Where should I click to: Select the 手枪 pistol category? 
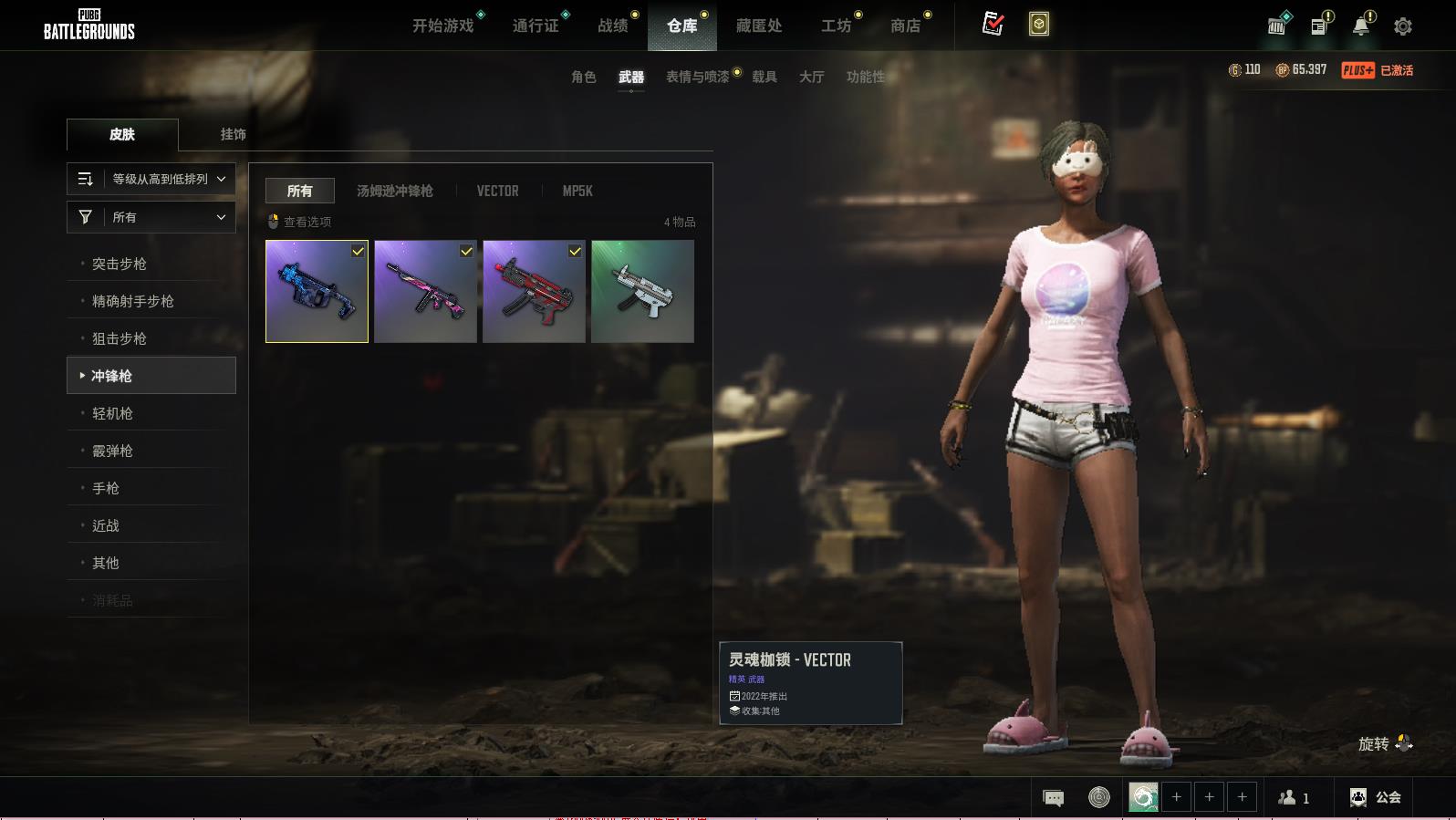(x=106, y=488)
